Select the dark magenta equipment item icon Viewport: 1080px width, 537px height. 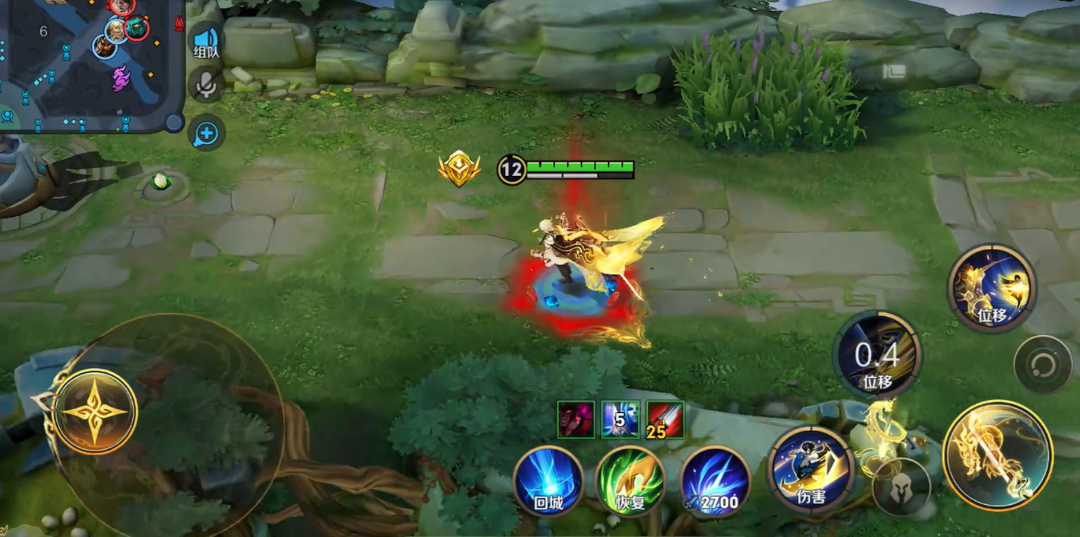(575, 417)
